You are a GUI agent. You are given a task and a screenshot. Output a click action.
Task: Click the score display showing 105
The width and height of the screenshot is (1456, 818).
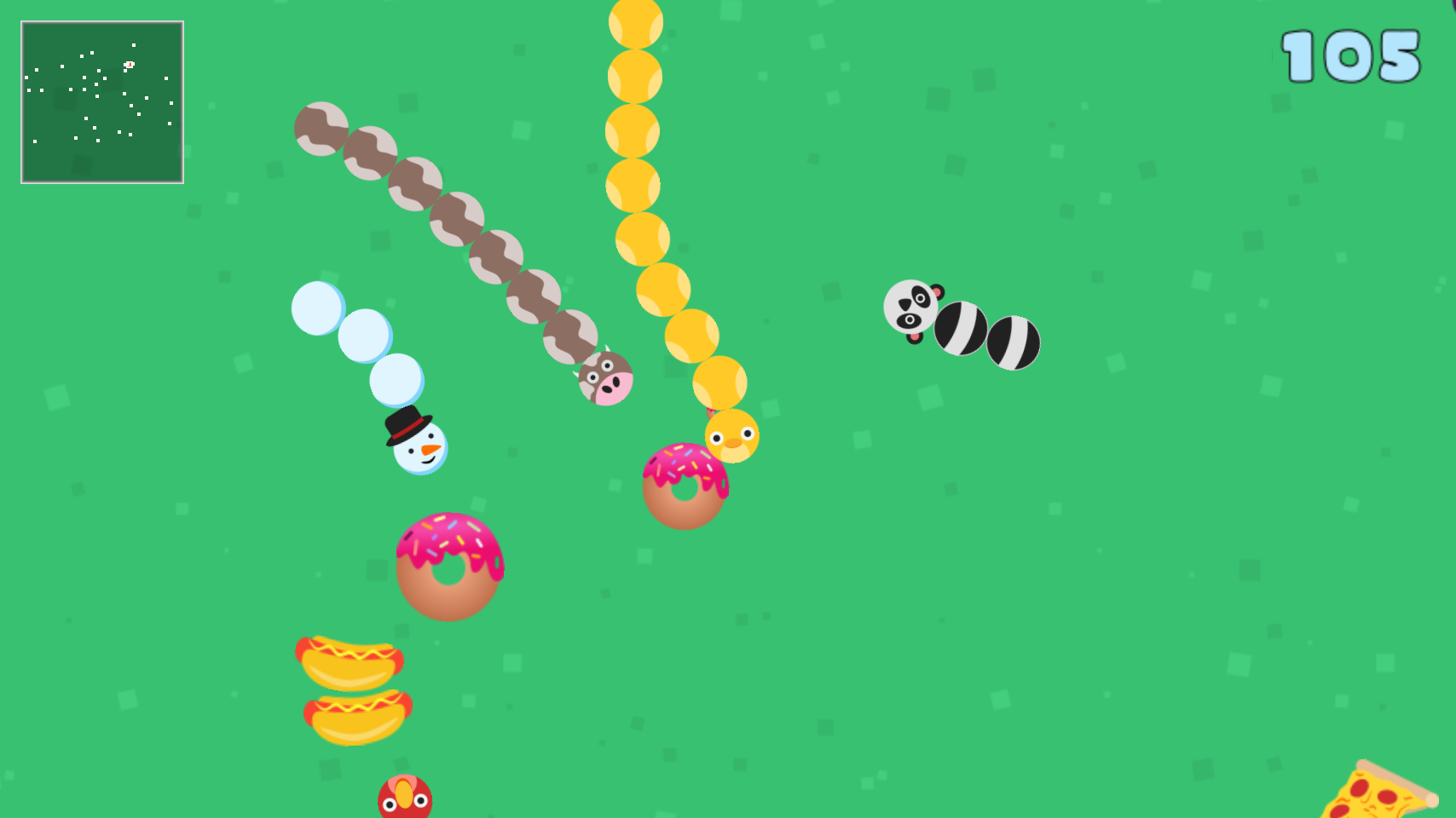click(x=1349, y=57)
